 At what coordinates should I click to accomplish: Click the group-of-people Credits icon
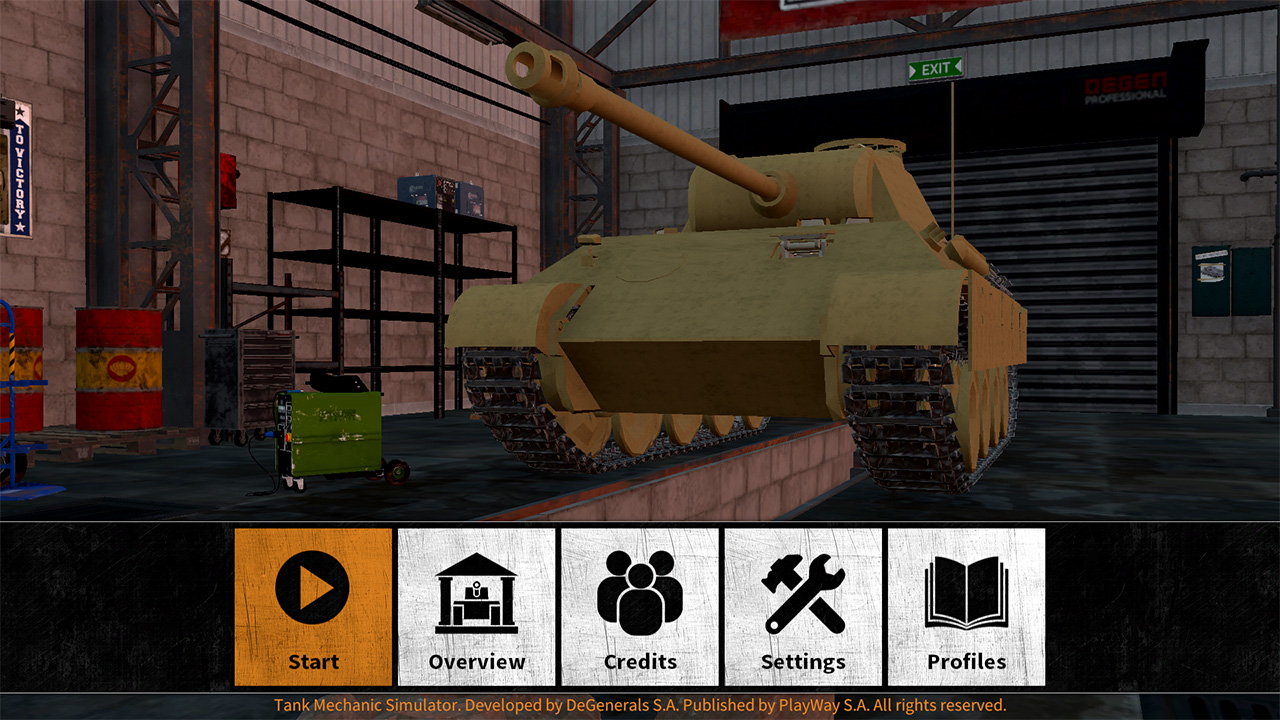[x=641, y=590]
